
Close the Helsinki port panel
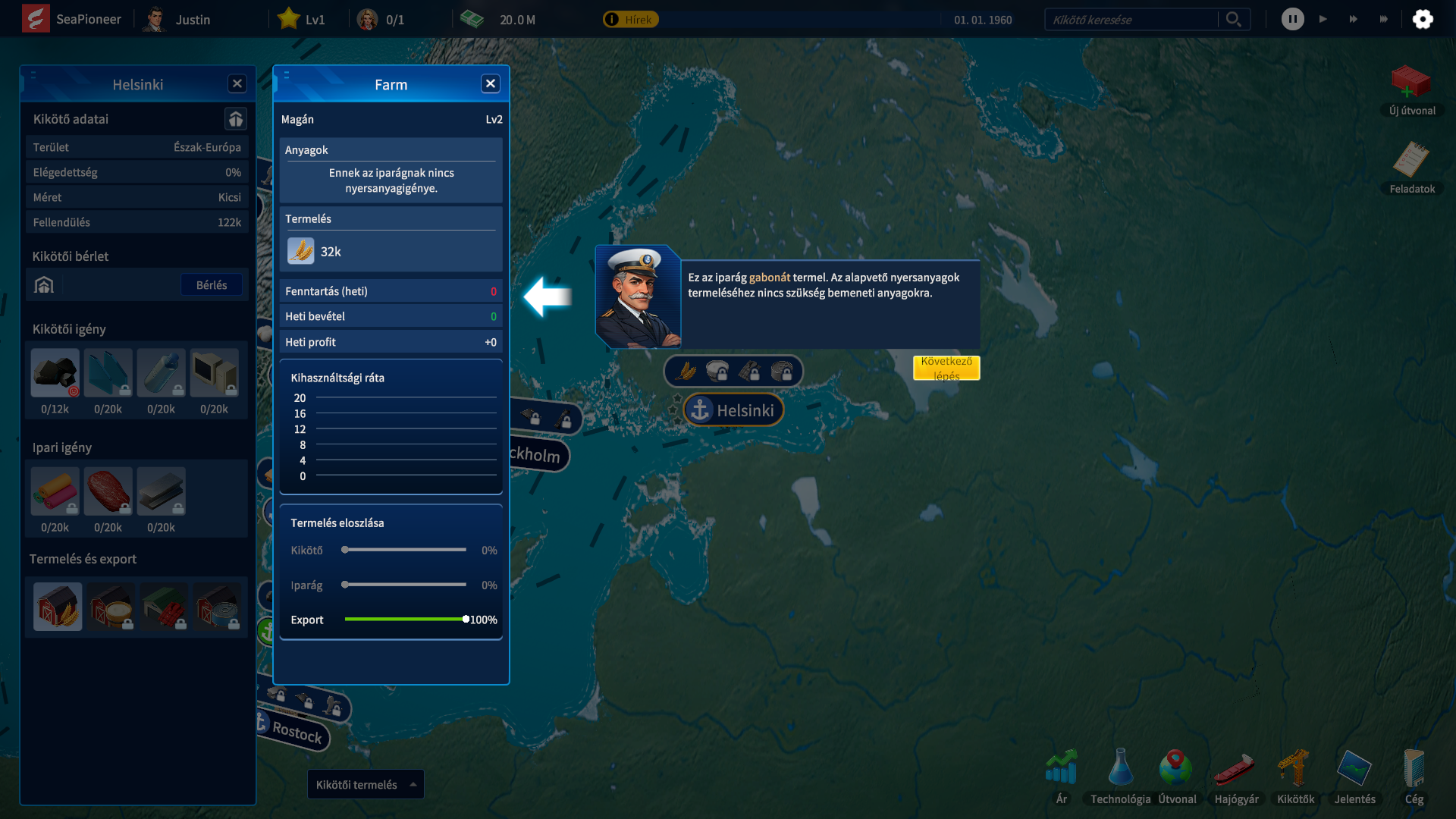pyautogui.click(x=237, y=84)
